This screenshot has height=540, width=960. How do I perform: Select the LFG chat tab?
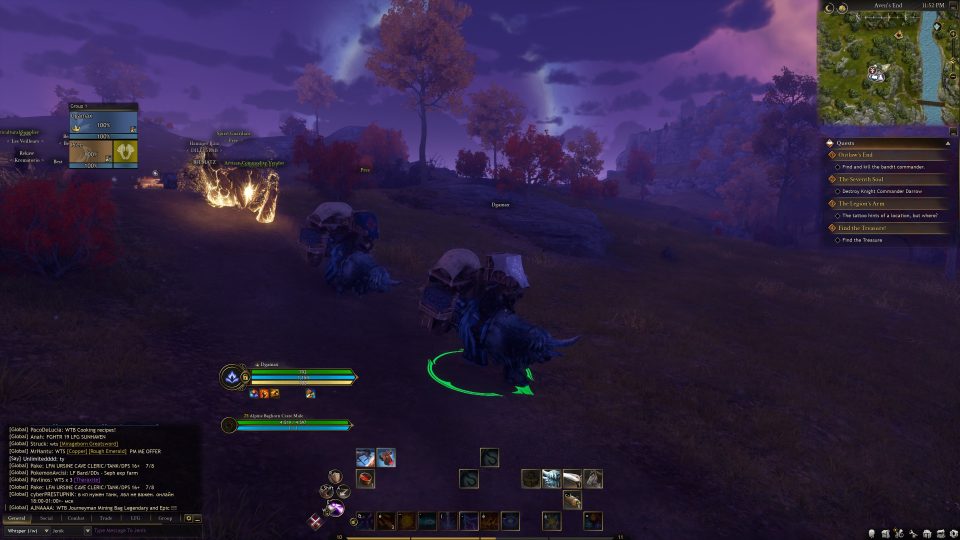pos(135,518)
